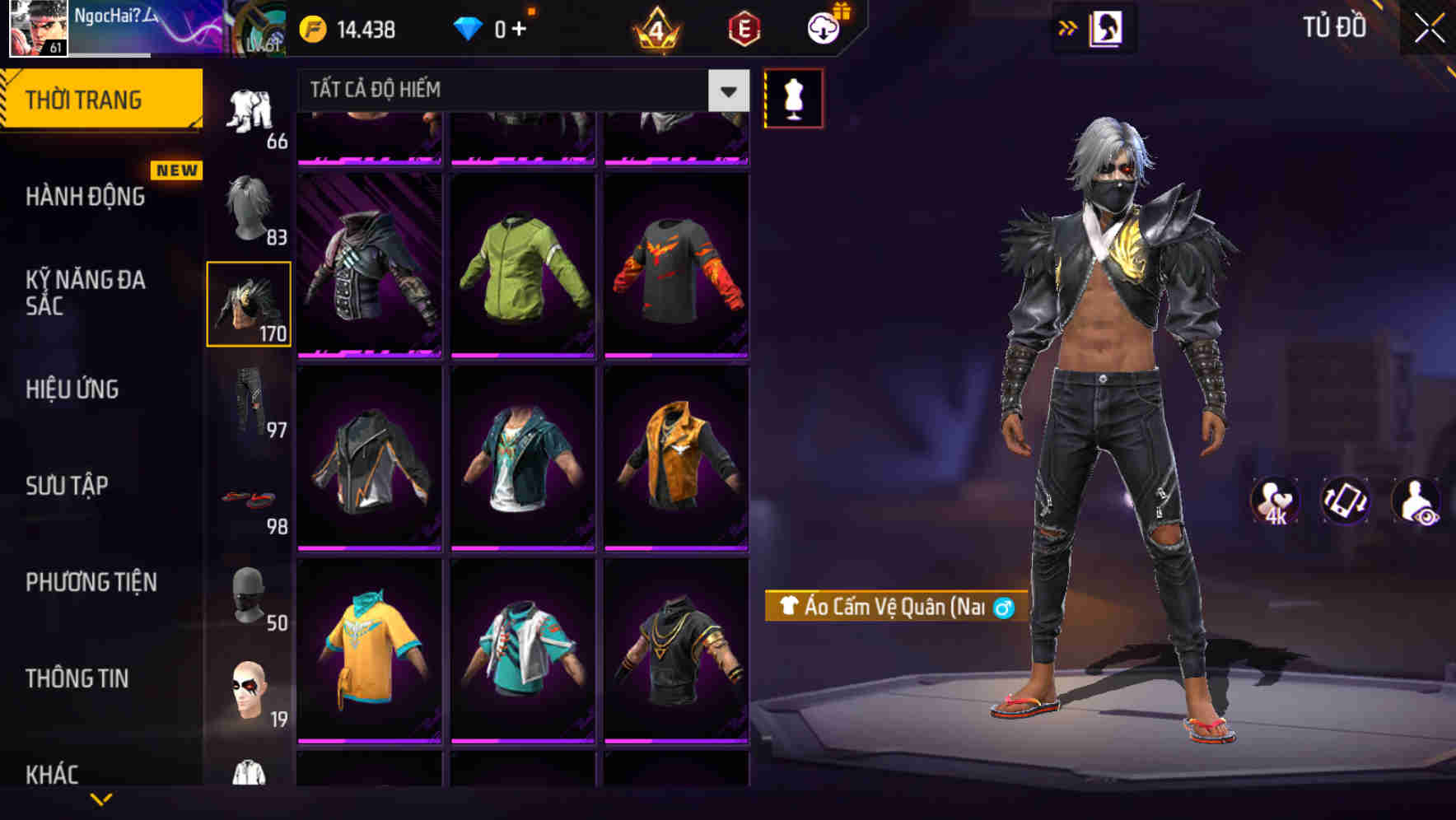Open PHƯƠNG TIỆN from the sidebar
This screenshot has height=820, width=1456.
[91, 582]
